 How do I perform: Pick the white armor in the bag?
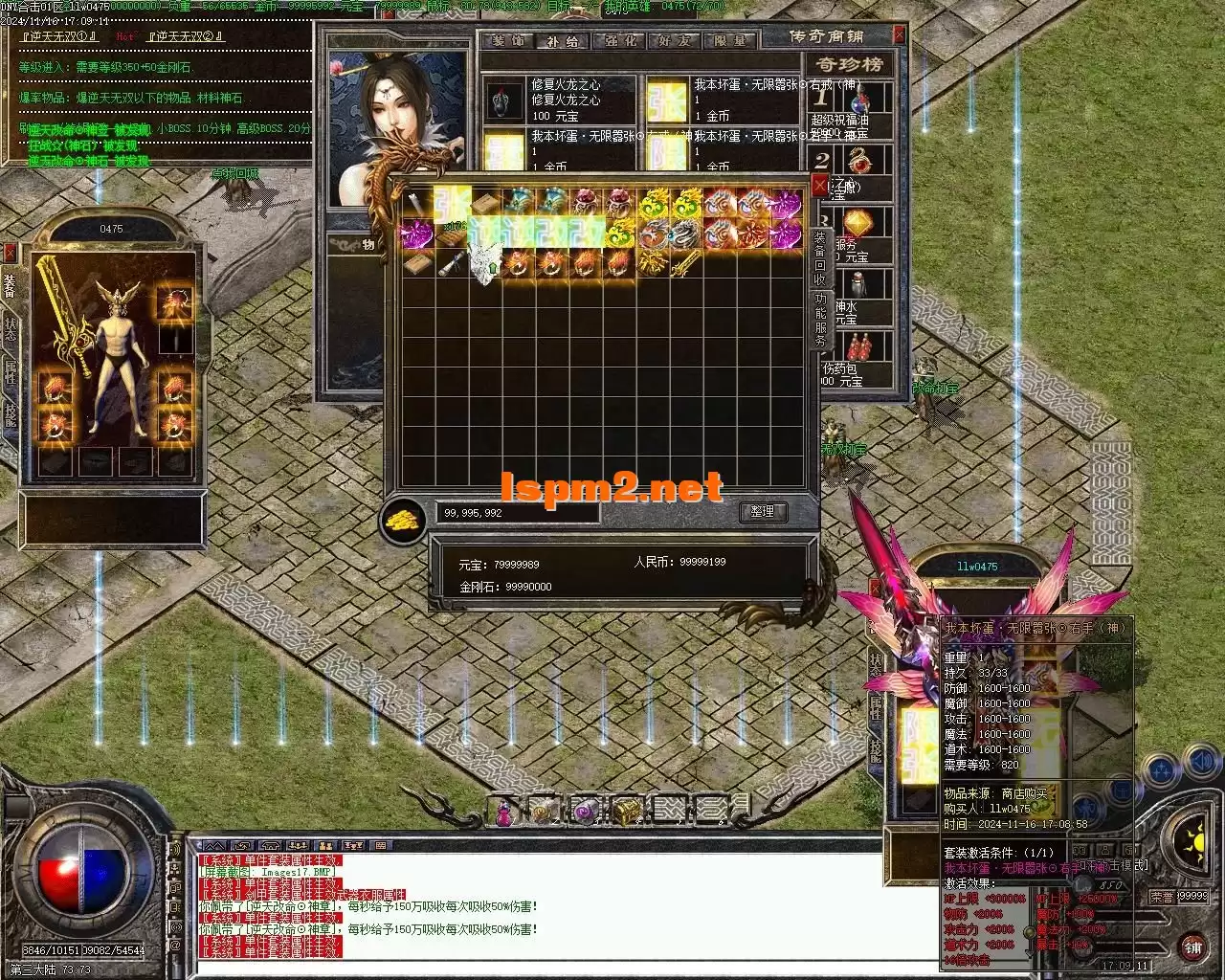tap(484, 262)
